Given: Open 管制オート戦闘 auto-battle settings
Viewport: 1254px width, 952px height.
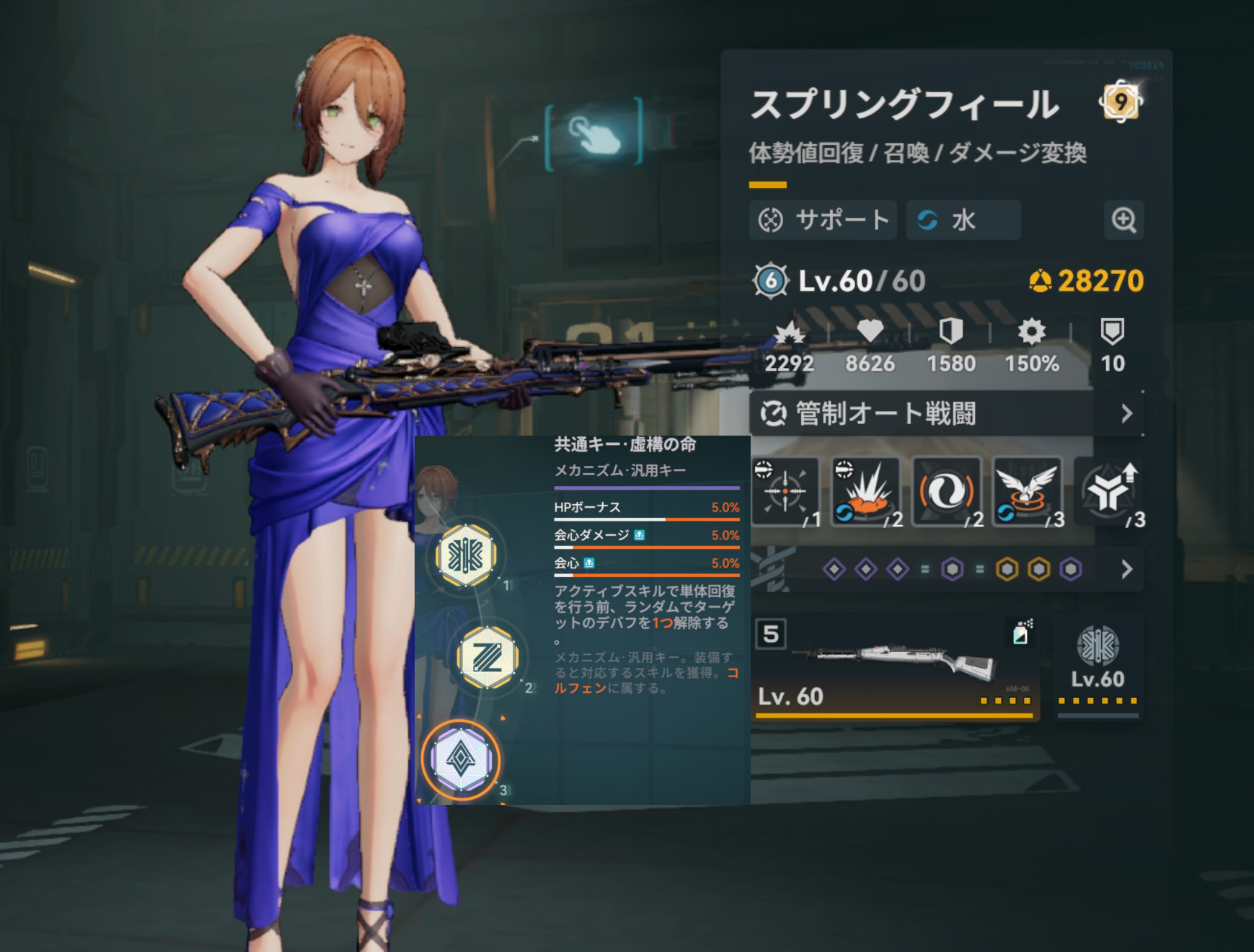Looking at the screenshot, I should point(946,414).
